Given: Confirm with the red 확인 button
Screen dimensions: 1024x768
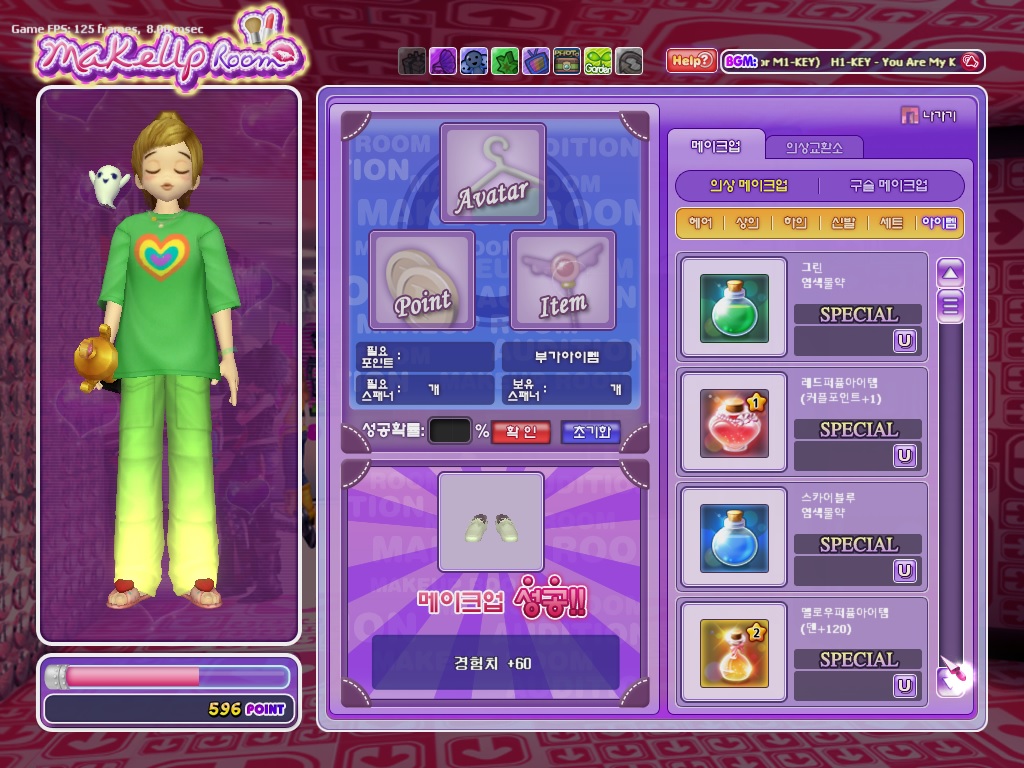Looking at the screenshot, I should click(521, 432).
